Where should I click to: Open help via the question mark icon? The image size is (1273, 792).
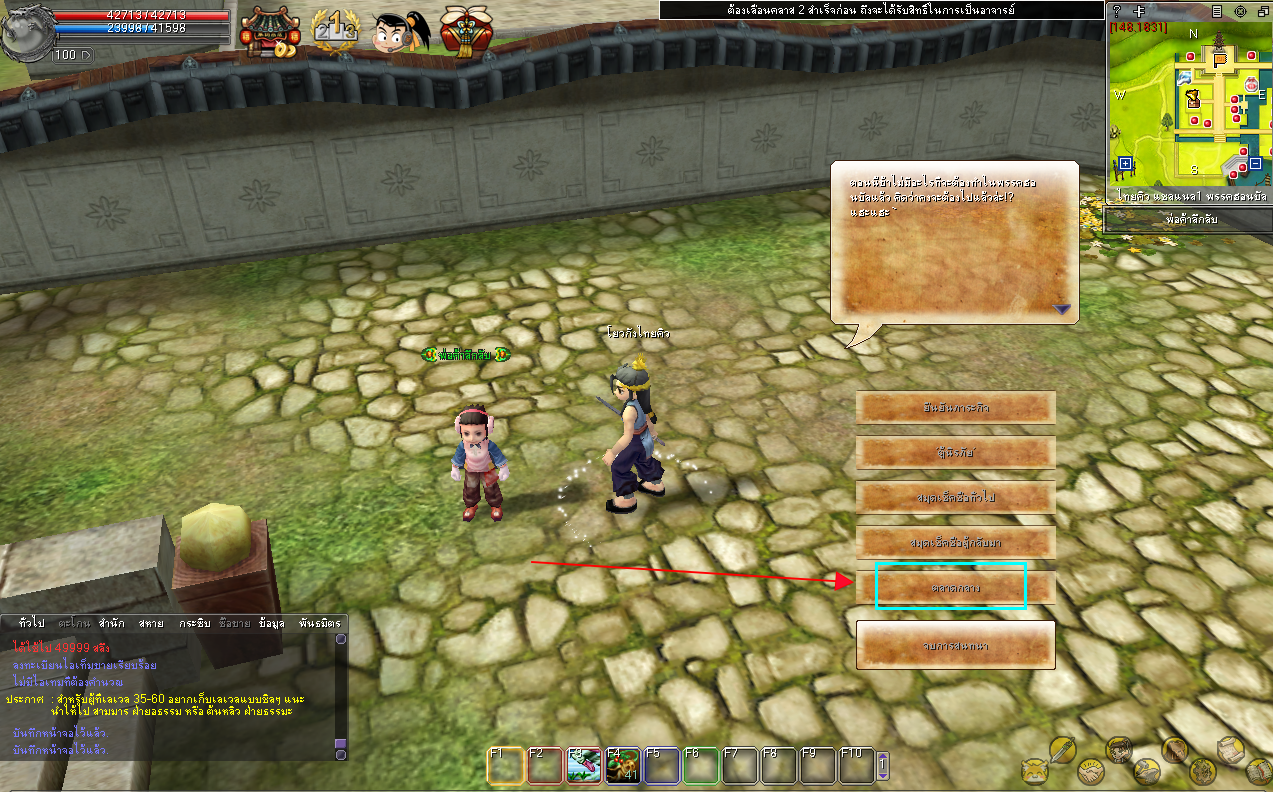[1117, 11]
